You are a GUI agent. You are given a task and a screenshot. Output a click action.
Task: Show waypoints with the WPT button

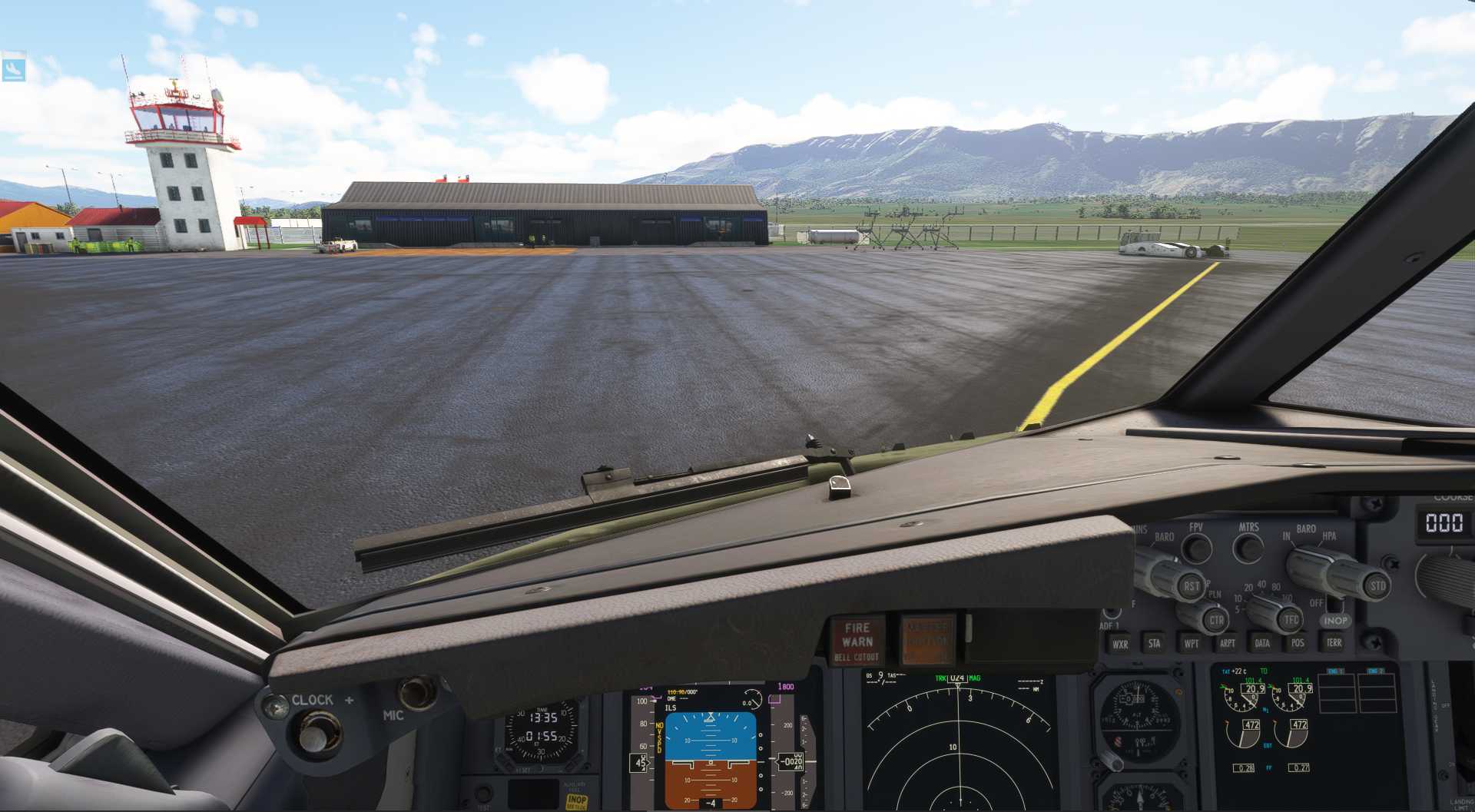click(1191, 643)
